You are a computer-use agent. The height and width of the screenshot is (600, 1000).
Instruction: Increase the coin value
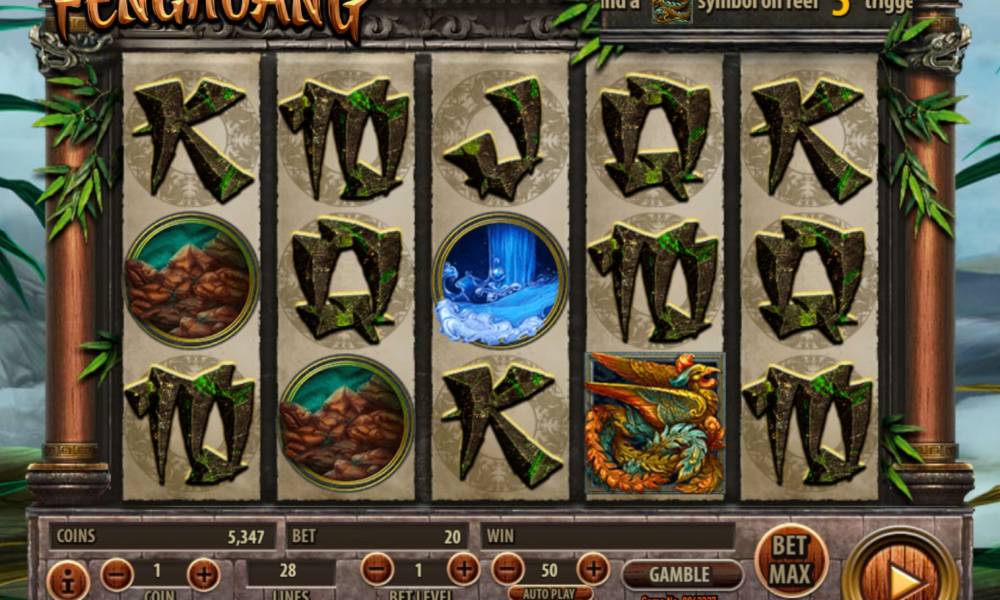(204, 574)
